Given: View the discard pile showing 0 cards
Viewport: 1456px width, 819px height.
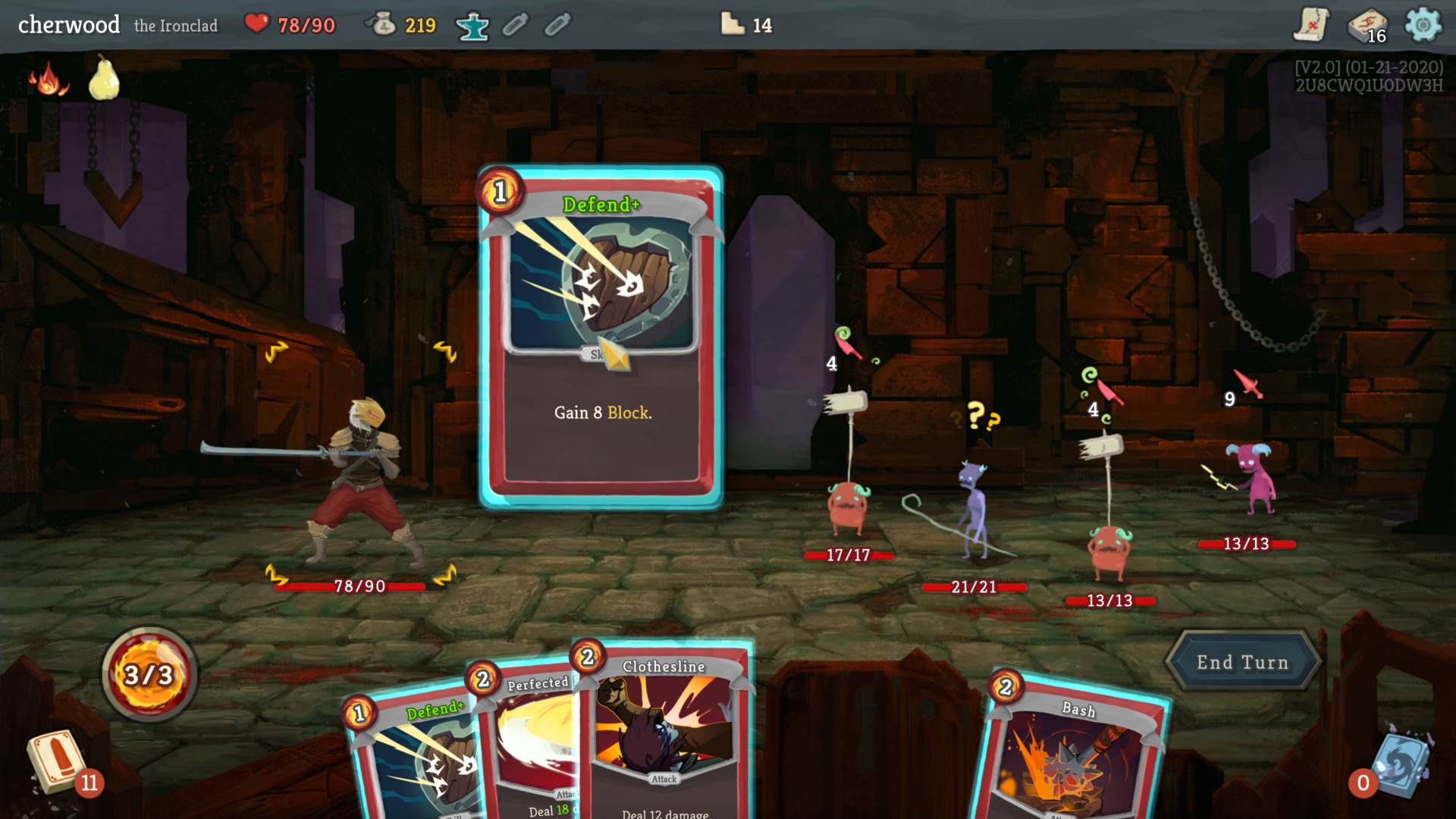Looking at the screenshot, I should pyautogui.click(x=1400, y=764).
